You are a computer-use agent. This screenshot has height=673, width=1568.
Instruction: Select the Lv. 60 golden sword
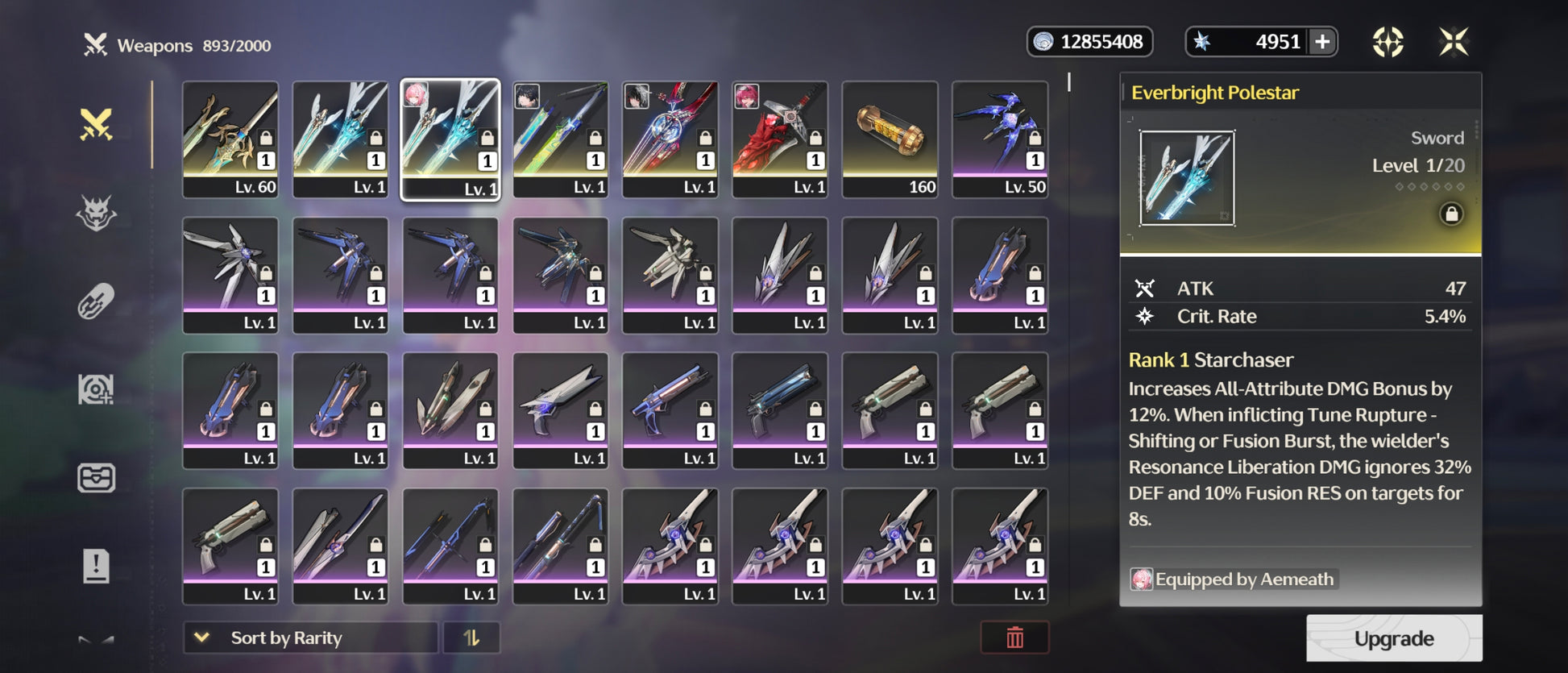point(230,139)
